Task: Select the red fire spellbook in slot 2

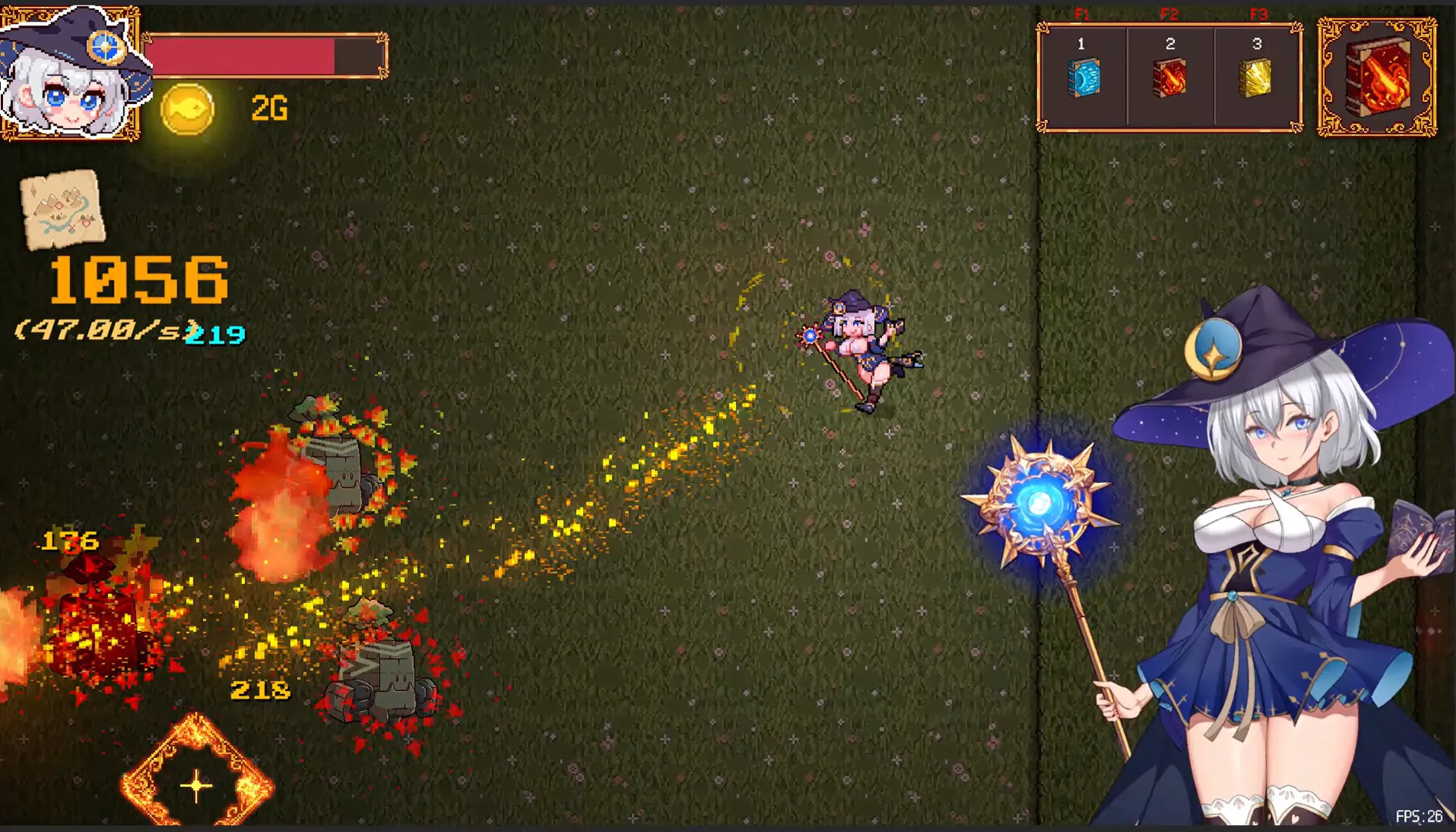Action: [x=1170, y=78]
